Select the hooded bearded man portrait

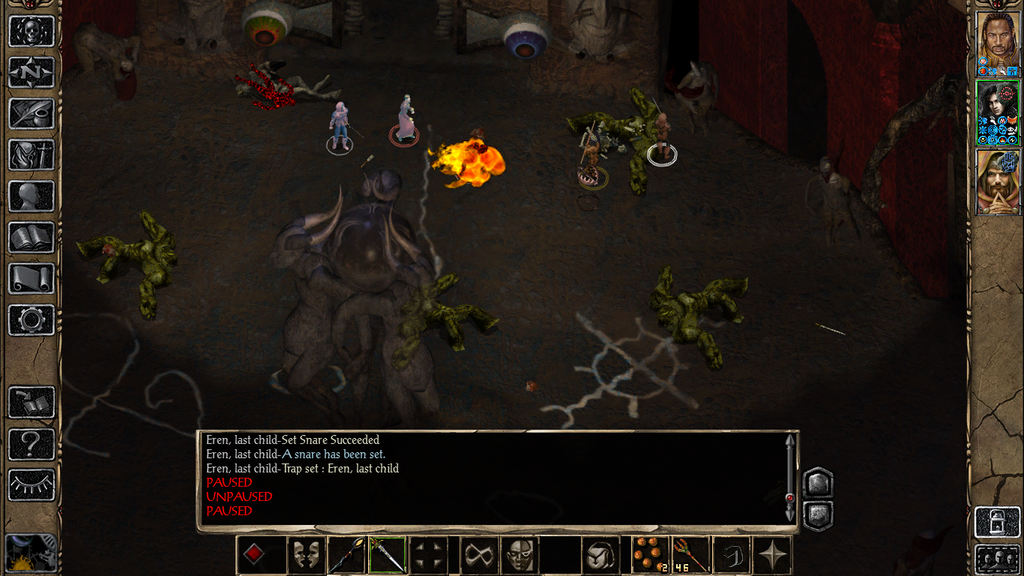[x=997, y=181]
